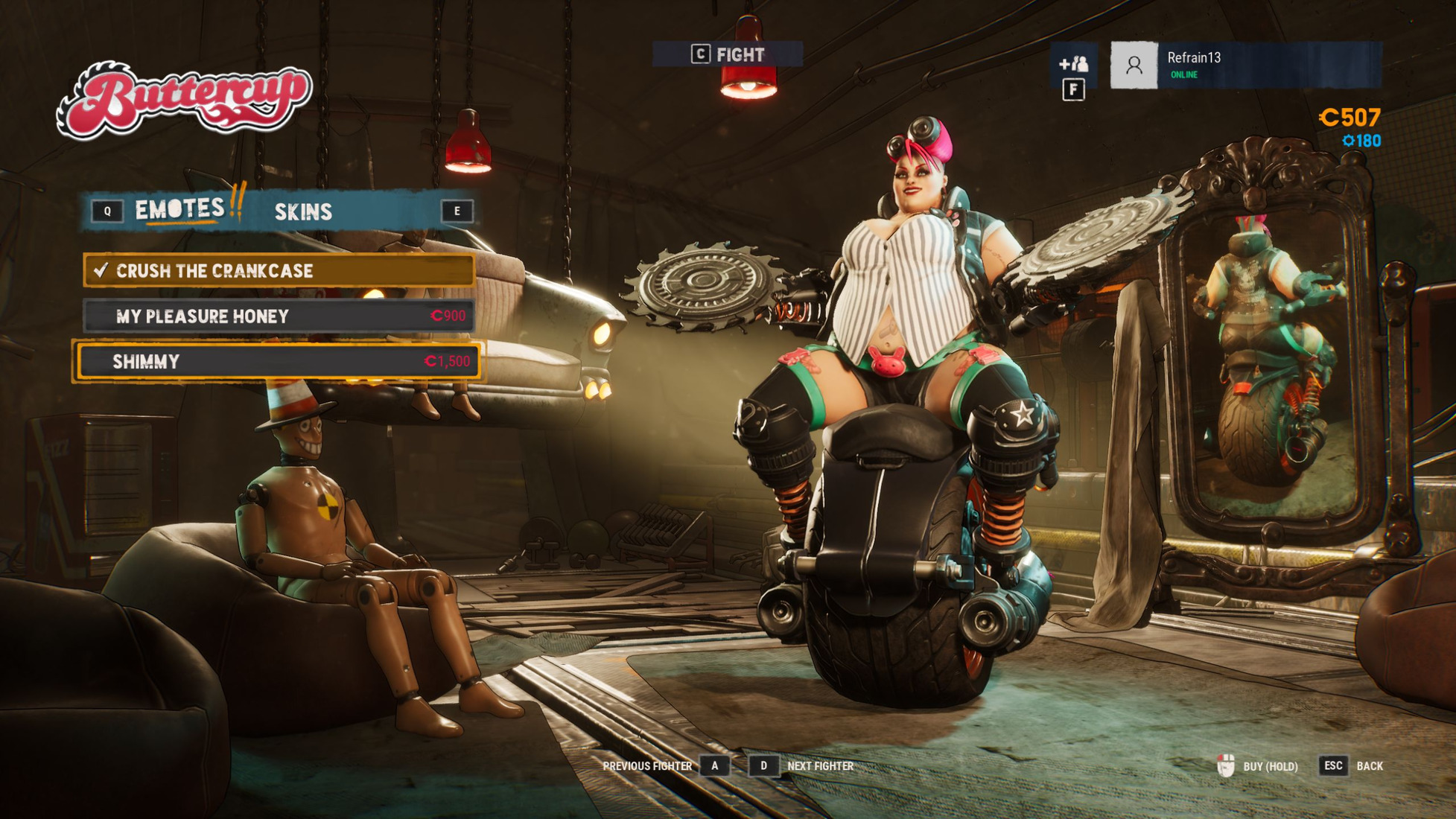Viewport: 1456px width, 819px height.
Task: Pick the Shimmy emote for 1,500
Action: coord(279,362)
